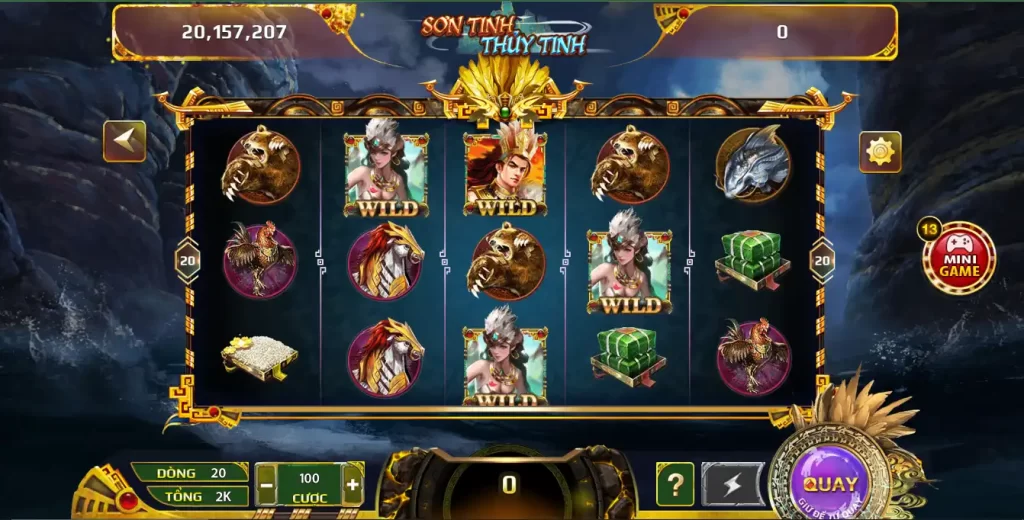Open settings with the gear icon

click(880, 152)
